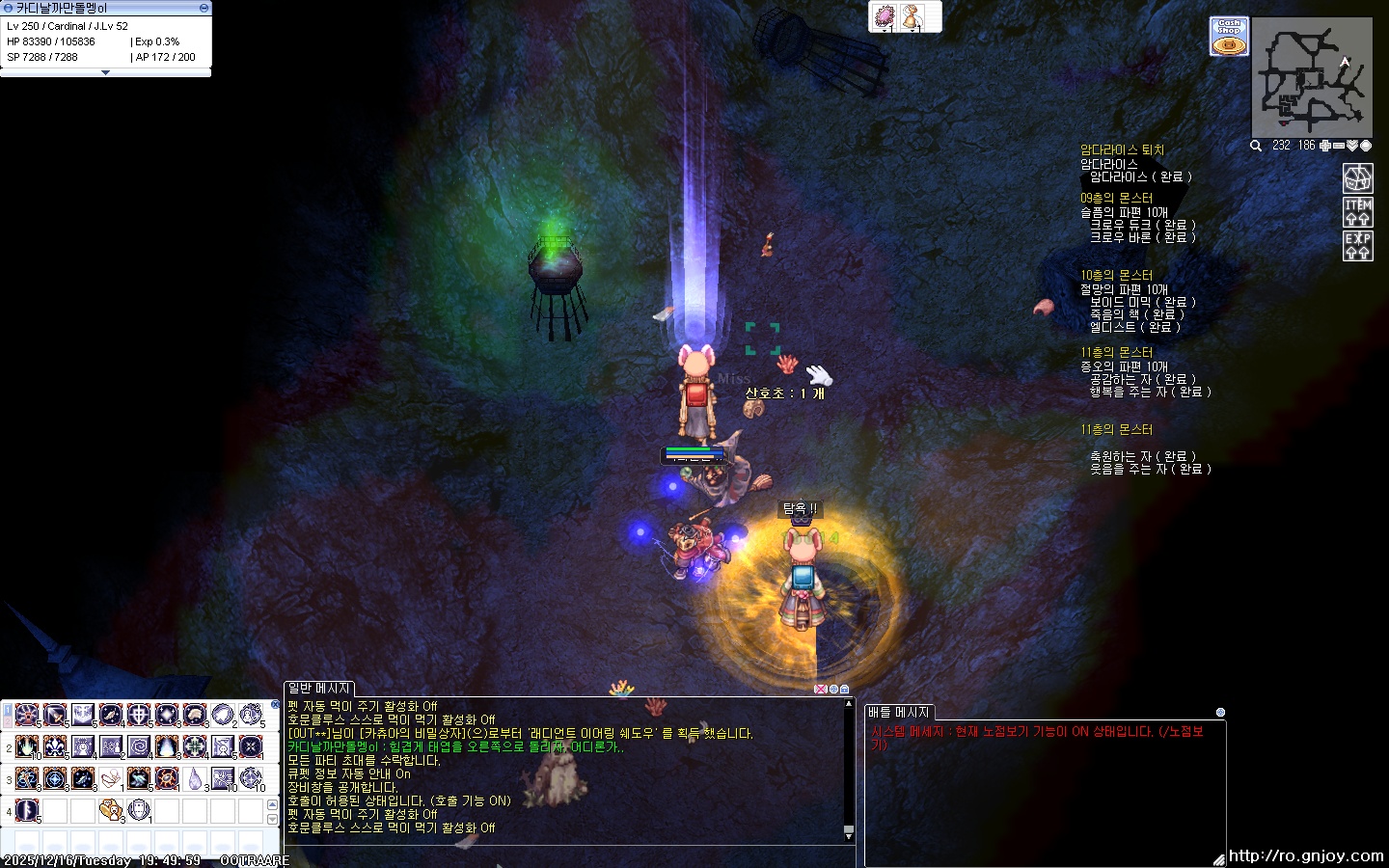The image size is (1389, 868).
Task: Collapse the character status window arrow
Action: 105,72
